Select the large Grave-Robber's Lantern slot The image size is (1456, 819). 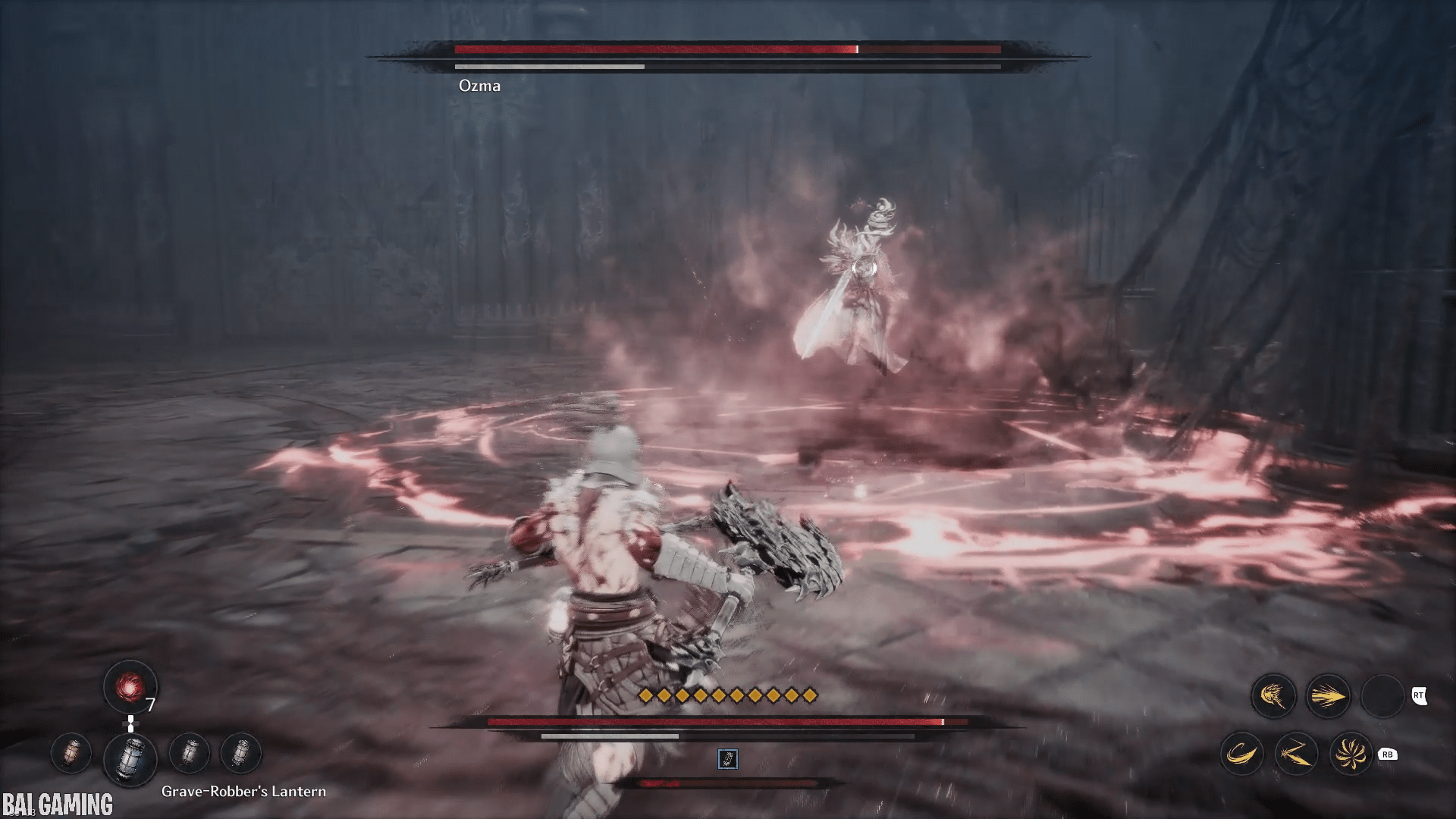[x=130, y=758]
